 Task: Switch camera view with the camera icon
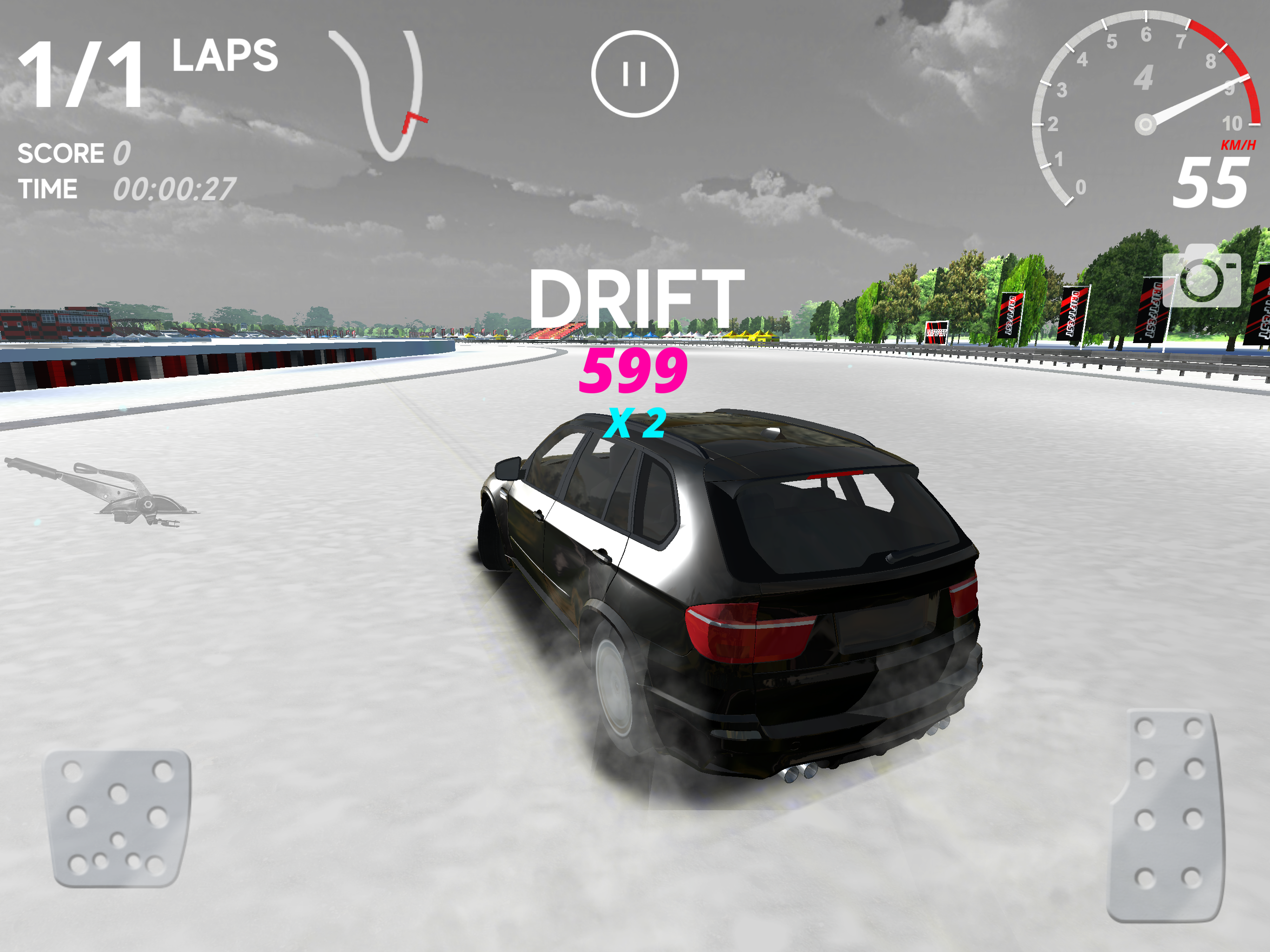coord(1202,278)
